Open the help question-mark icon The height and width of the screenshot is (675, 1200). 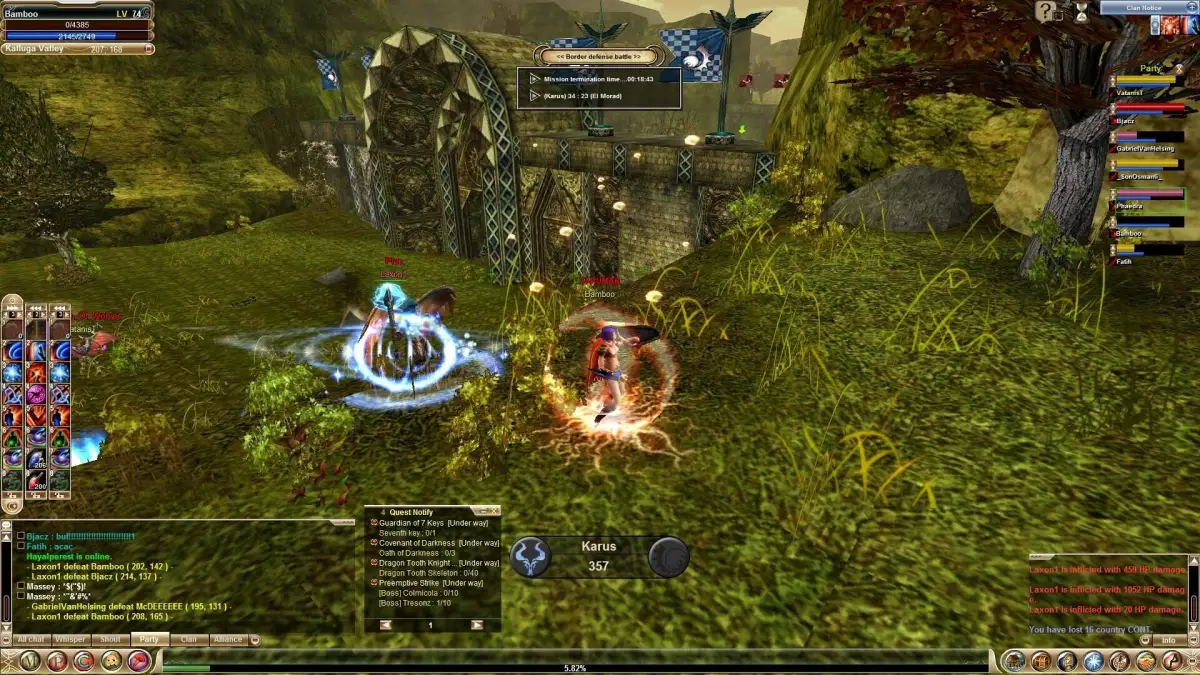[x=1046, y=12]
